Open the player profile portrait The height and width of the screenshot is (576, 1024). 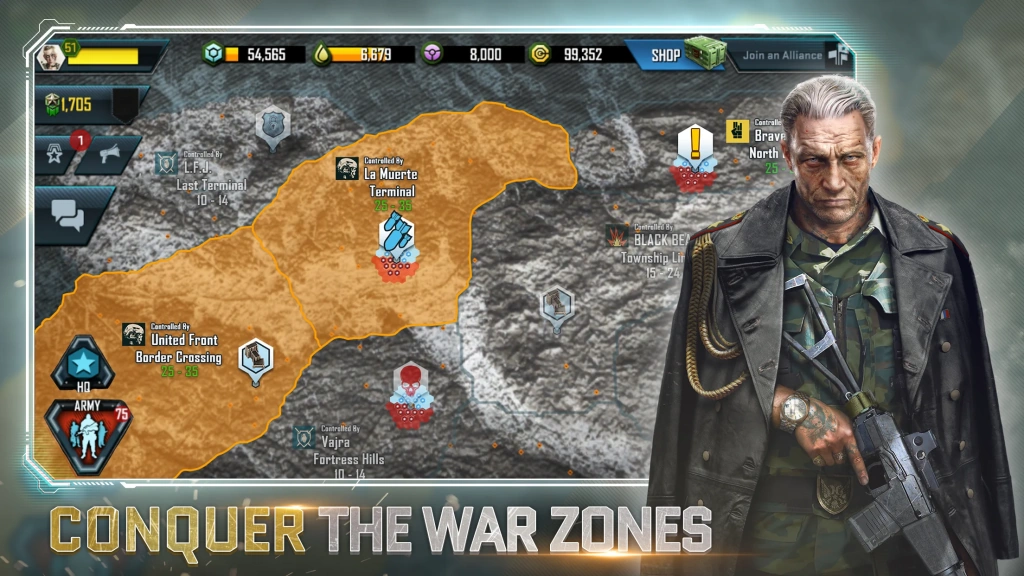click(50, 56)
